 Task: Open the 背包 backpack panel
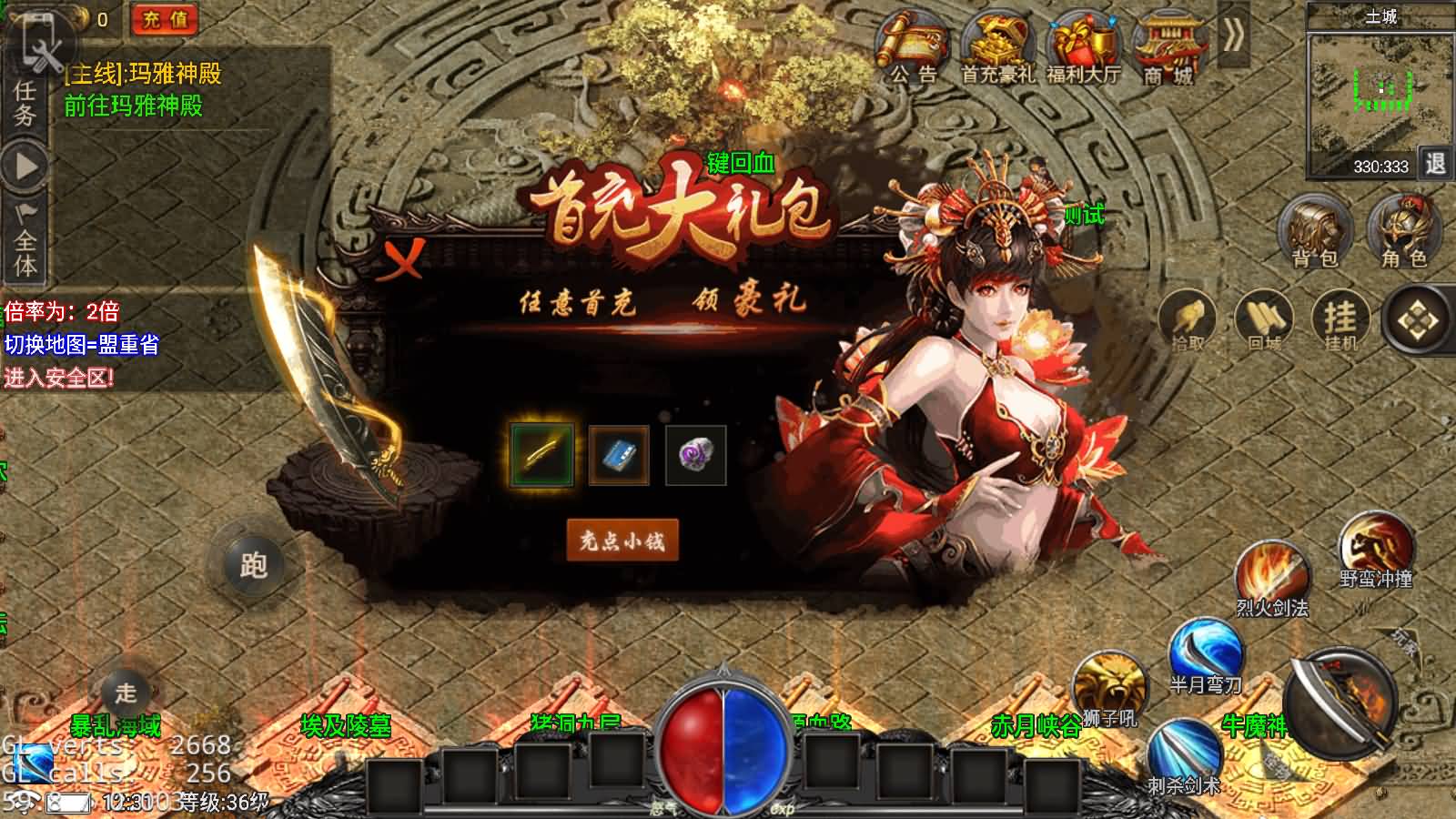(1313, 232)
